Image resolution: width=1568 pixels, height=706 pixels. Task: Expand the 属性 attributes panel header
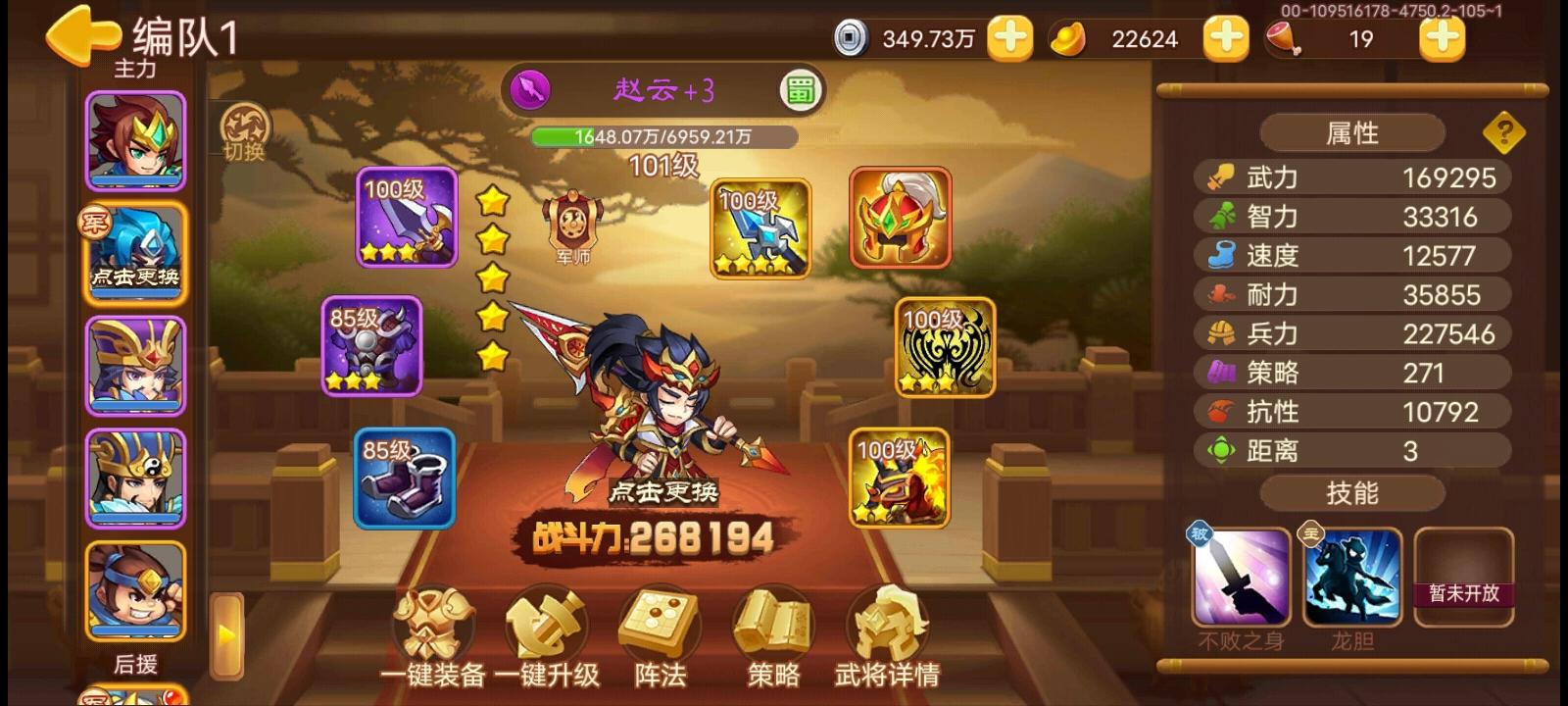(1353, 131)
